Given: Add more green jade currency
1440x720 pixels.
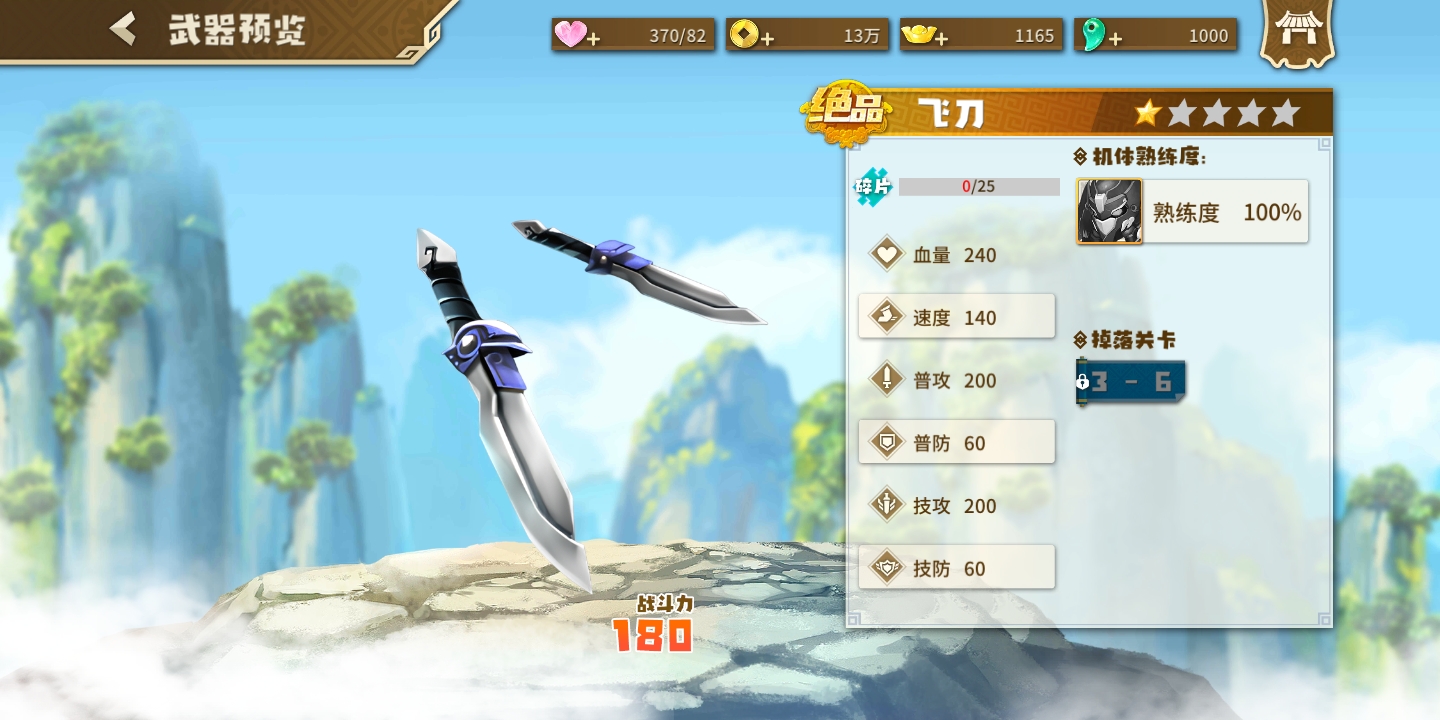Looking at the screenshot, I should pyautogui.click(x=1115, y=38).
